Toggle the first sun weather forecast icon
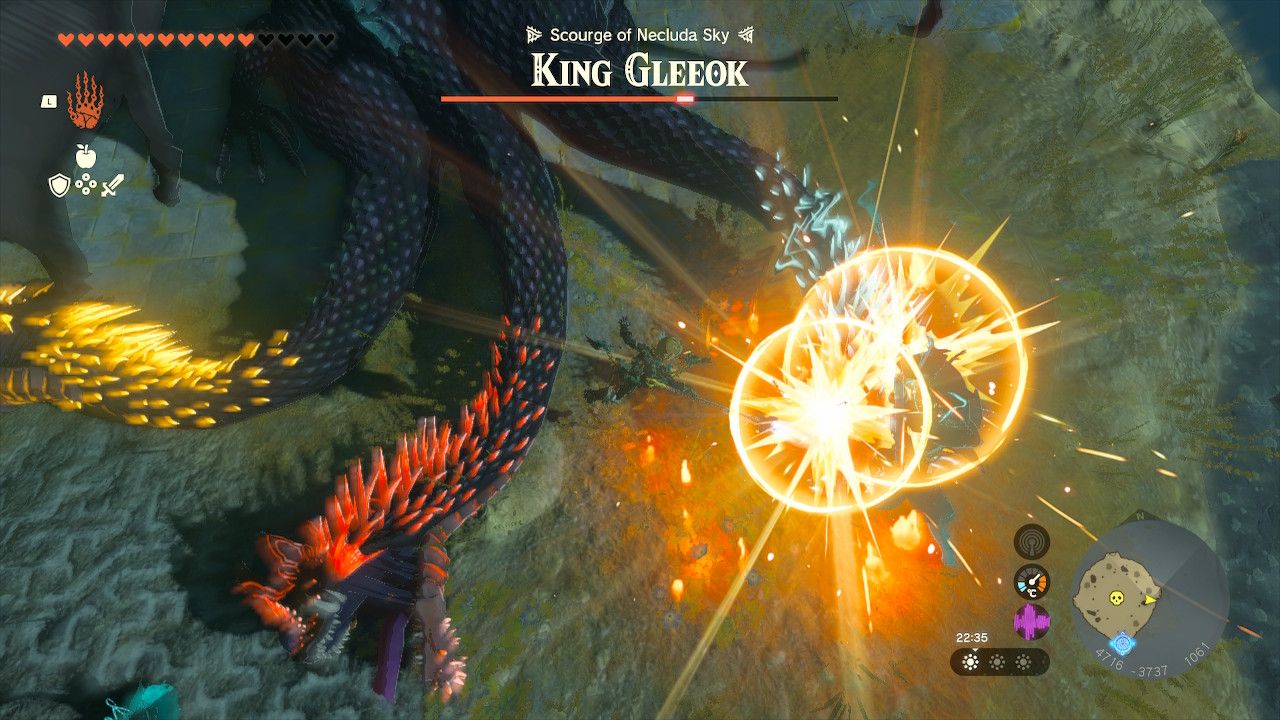This screenshot has height=720, width=1280. 970,662
